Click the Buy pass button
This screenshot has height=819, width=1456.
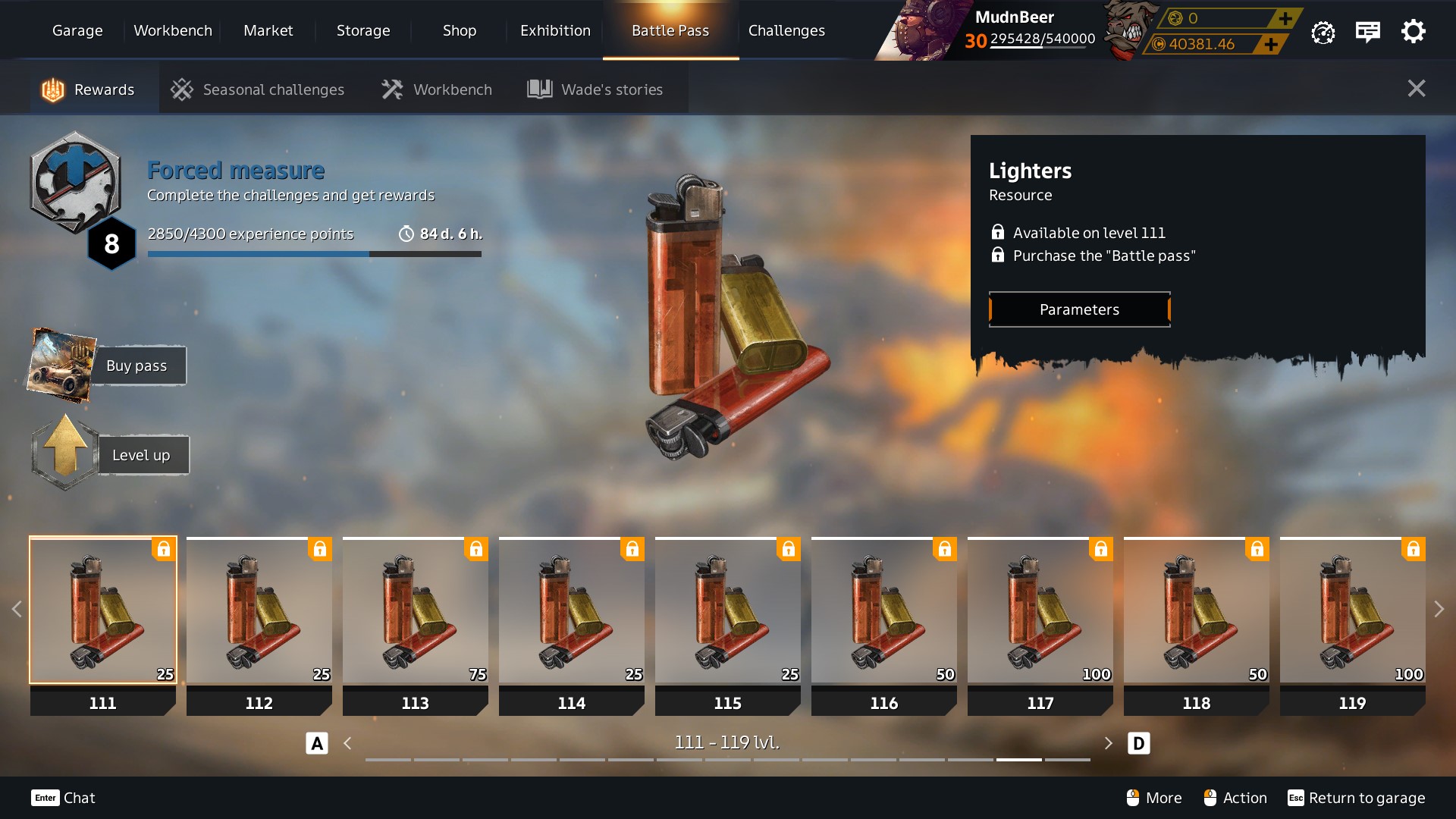(x=137, y=366)
